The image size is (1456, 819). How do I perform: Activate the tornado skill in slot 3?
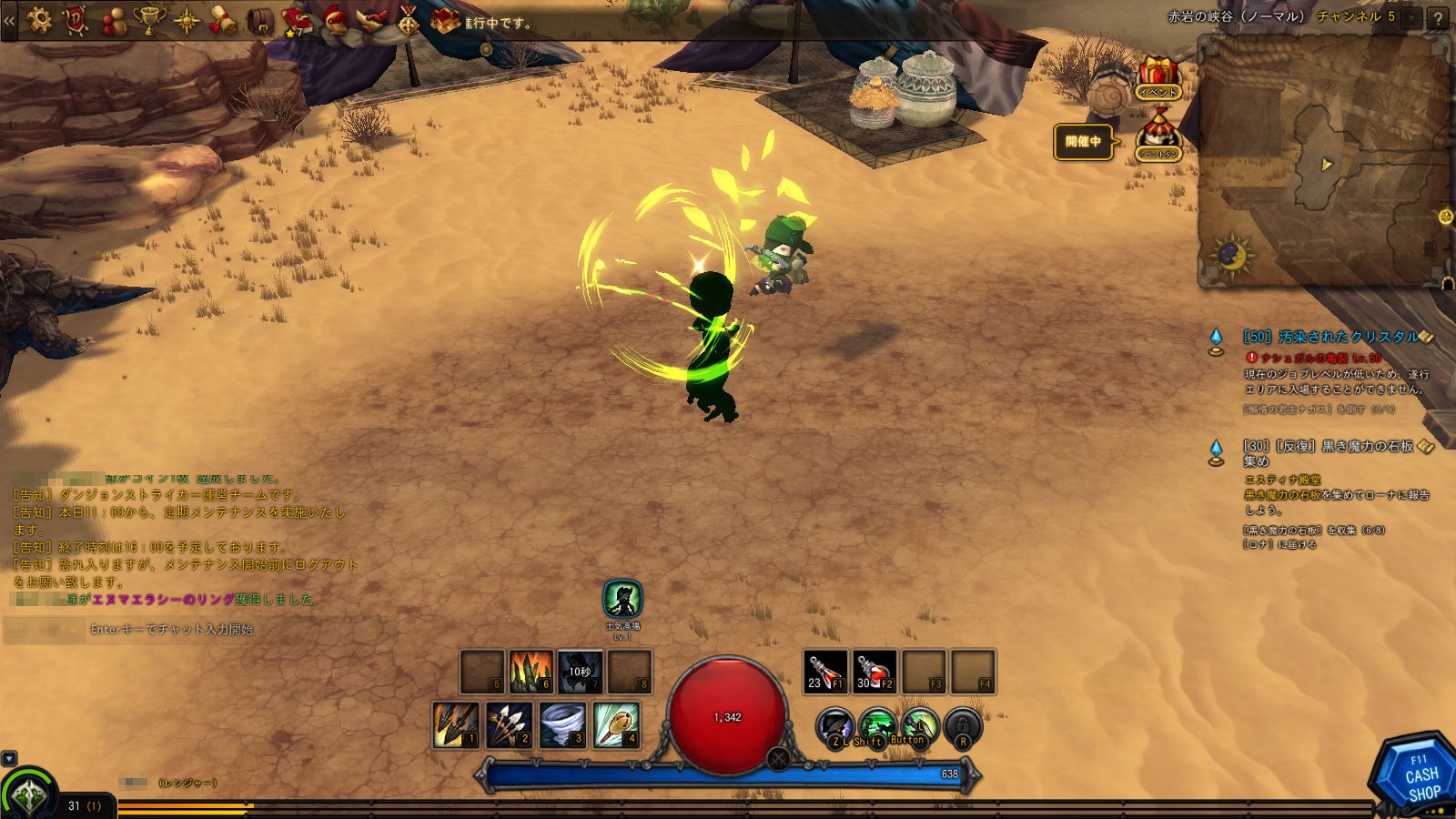tap(563, 724)
